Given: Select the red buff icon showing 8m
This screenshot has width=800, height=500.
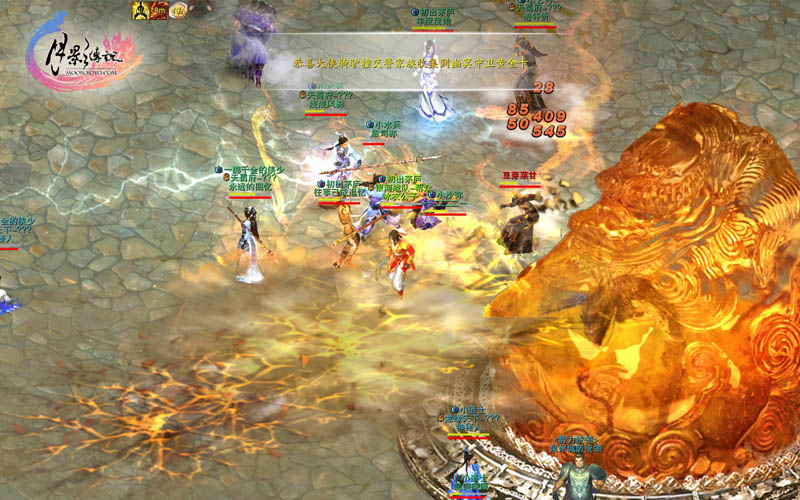Looking at the screenshot, I should coord(159,11).
